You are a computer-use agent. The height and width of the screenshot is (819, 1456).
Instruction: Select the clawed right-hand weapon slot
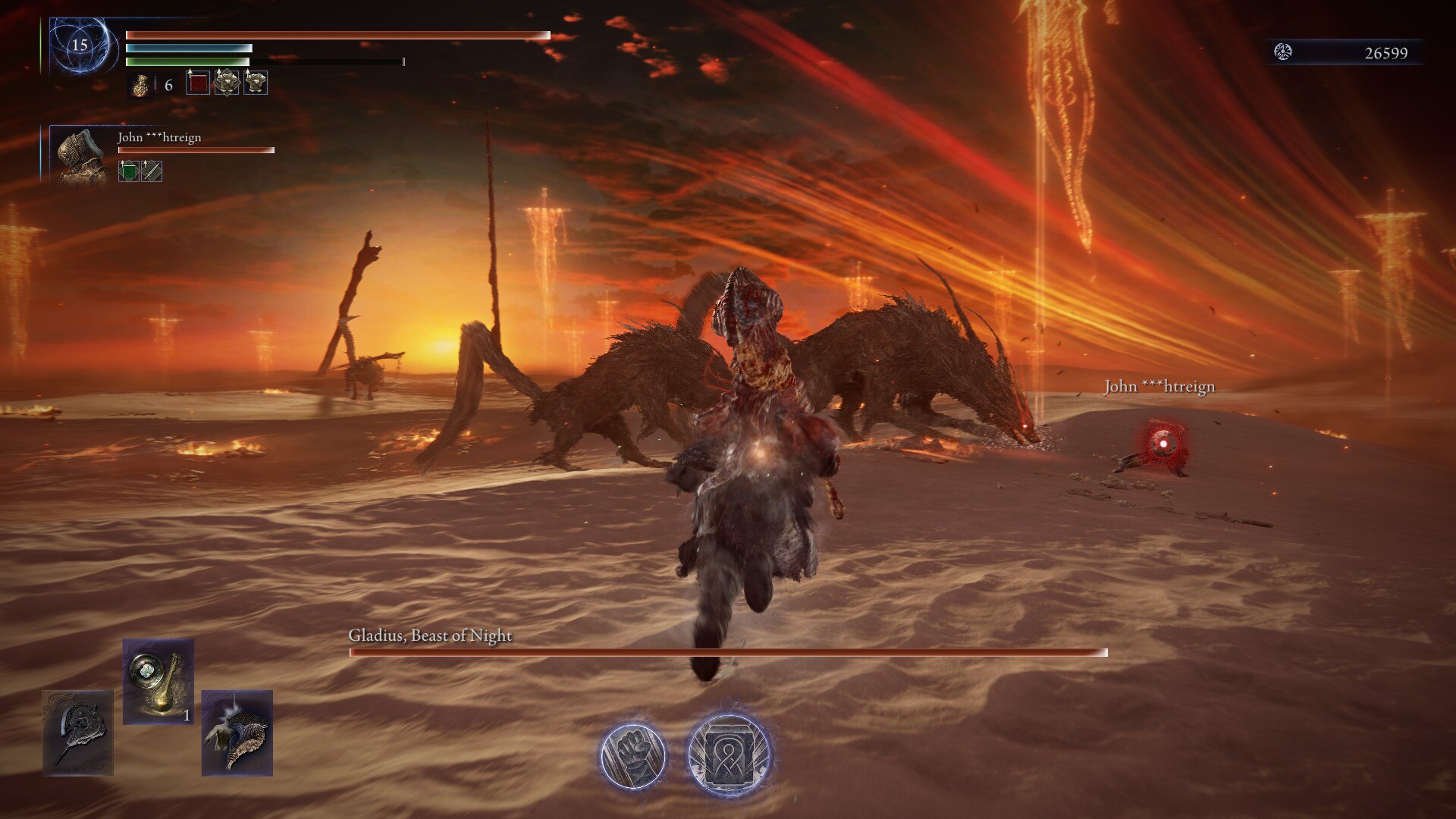point(237,733)
